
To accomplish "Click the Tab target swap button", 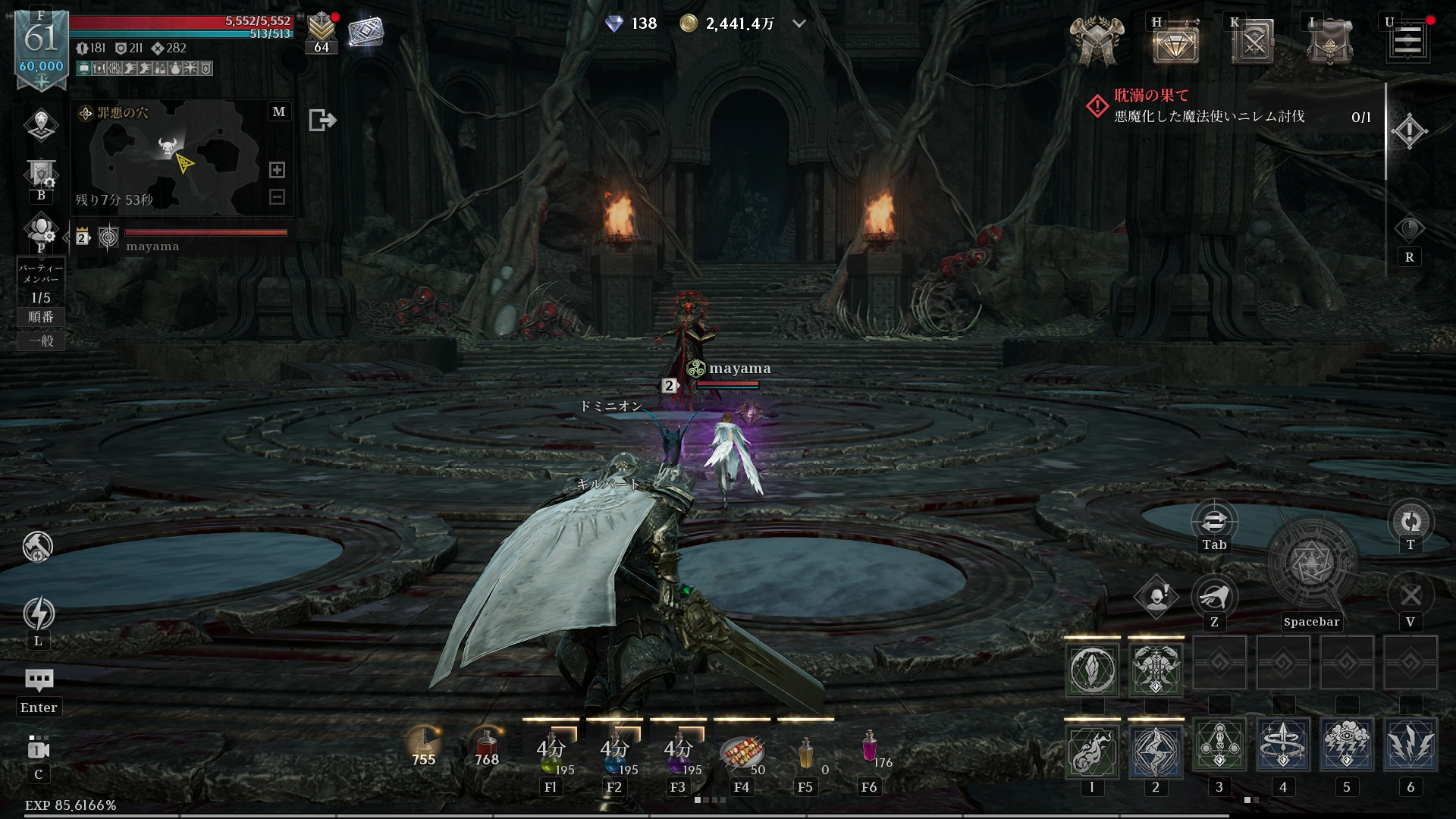I will [1214, 522].
